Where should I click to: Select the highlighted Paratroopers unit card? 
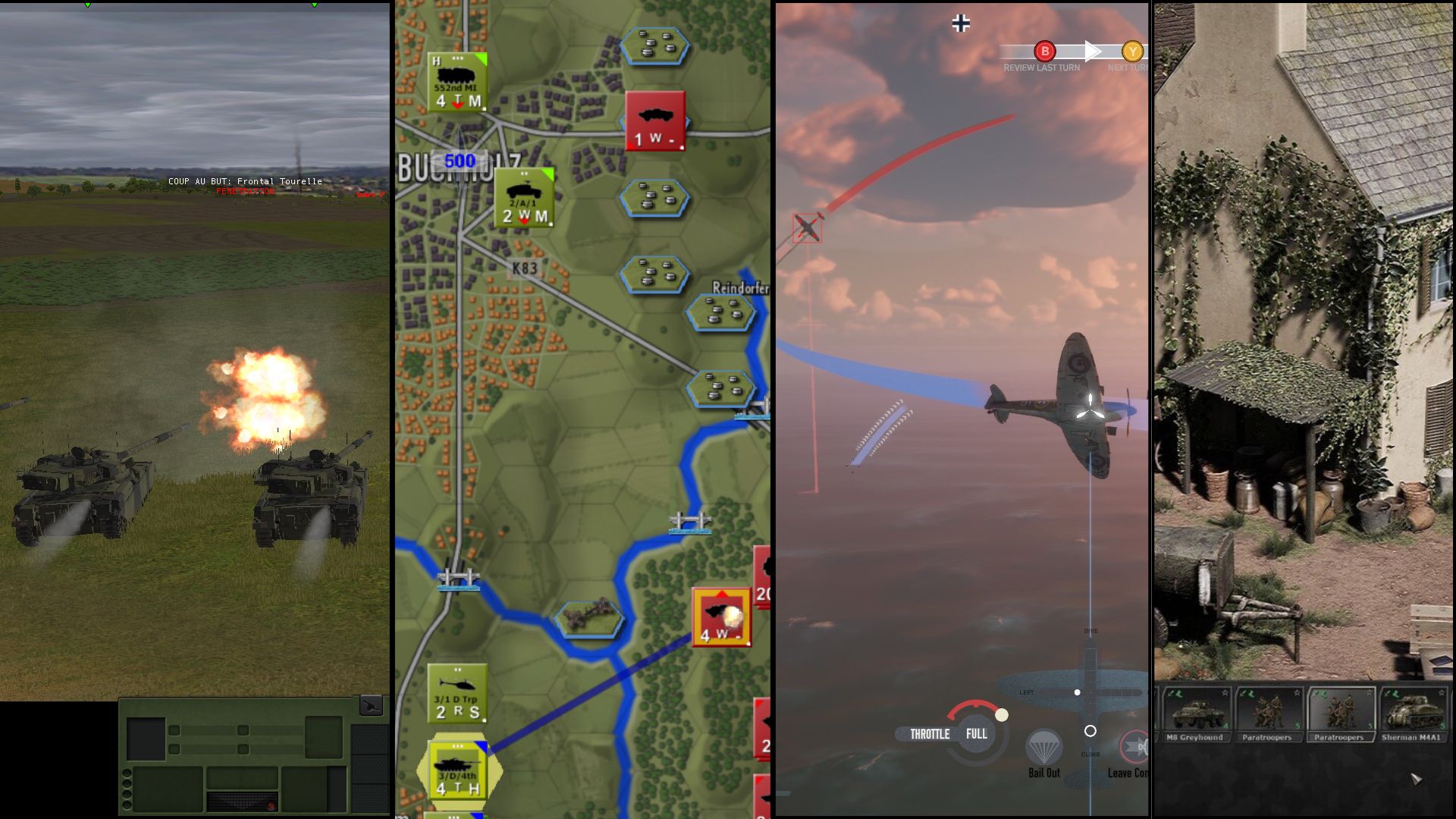pos(1339,714)
